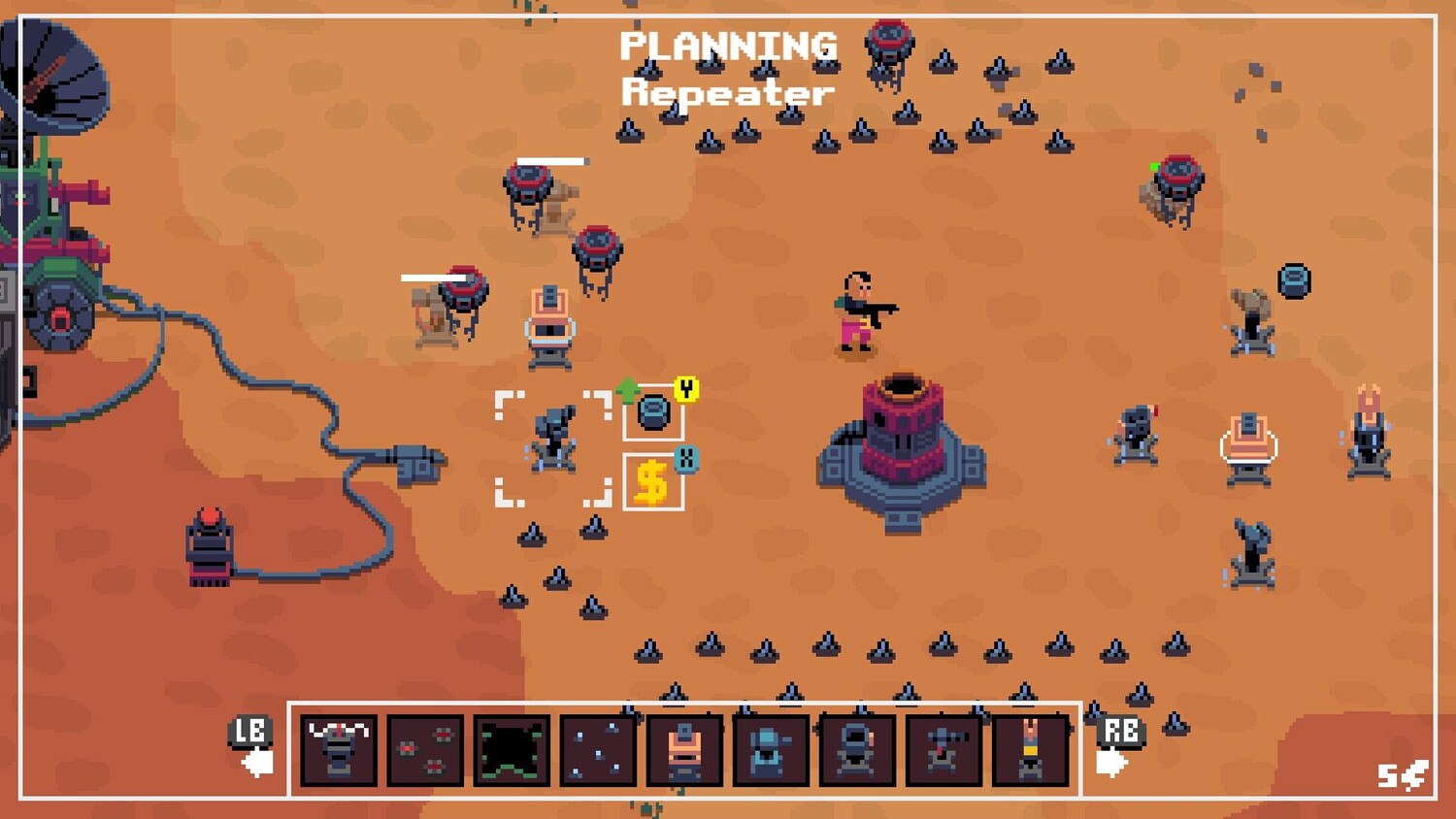Select the blue spike caltrops slot
Screen dimensions: 1456x819
point(598,749)
